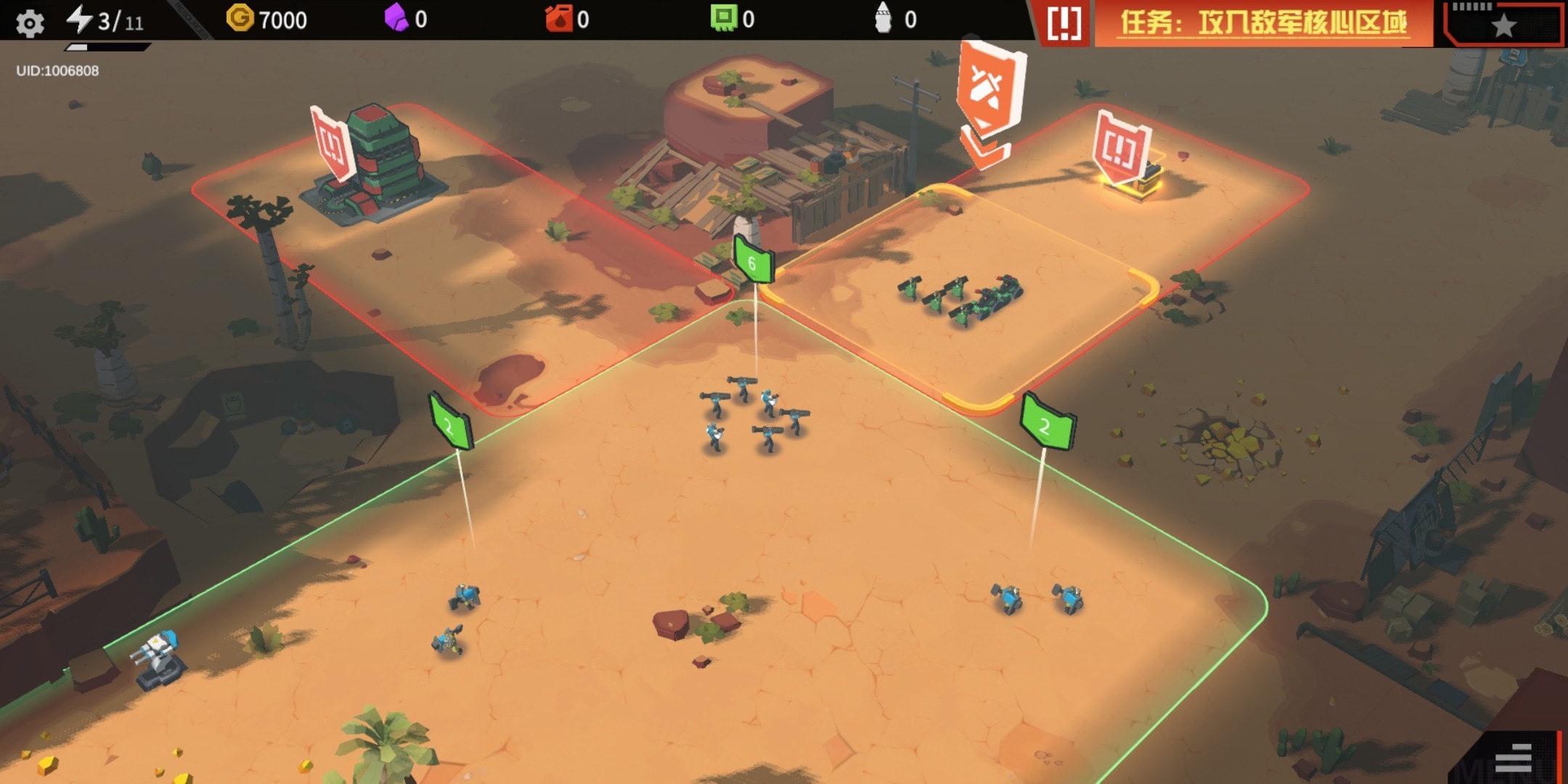Image resolution: width=1568 pixels, height=784 pixels.
Task: Open the MENU hamburger button
Action: tap(1514, 758)
